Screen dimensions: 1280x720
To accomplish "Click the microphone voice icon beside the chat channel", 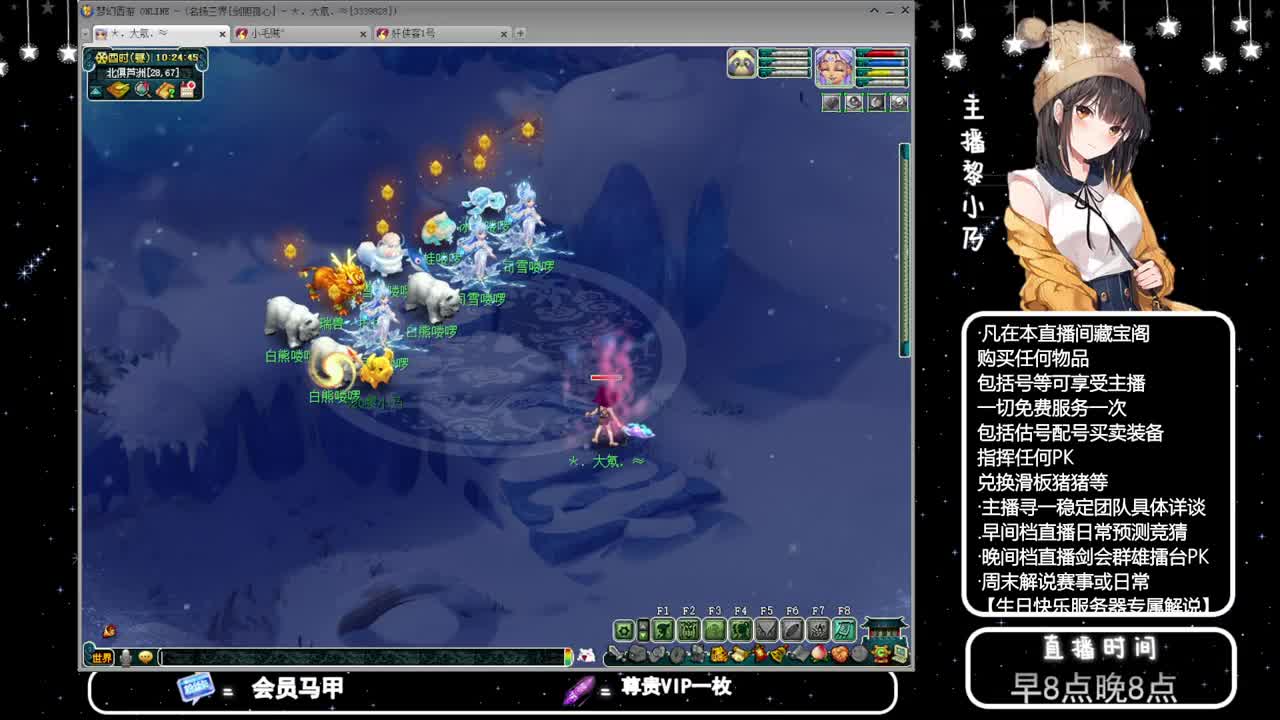I will click(124, 658).
